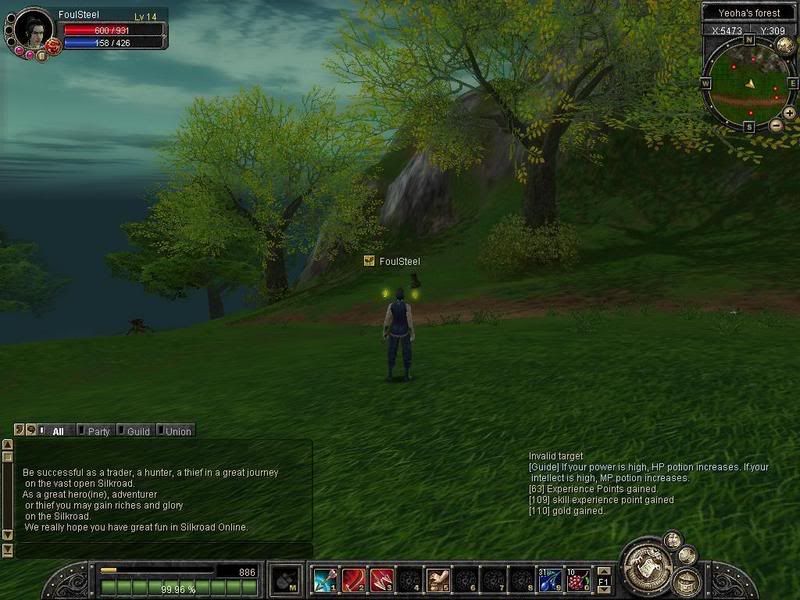Consume the red berries item in slot 0
The image size is (800, 600).
click(x=578, y=579)
